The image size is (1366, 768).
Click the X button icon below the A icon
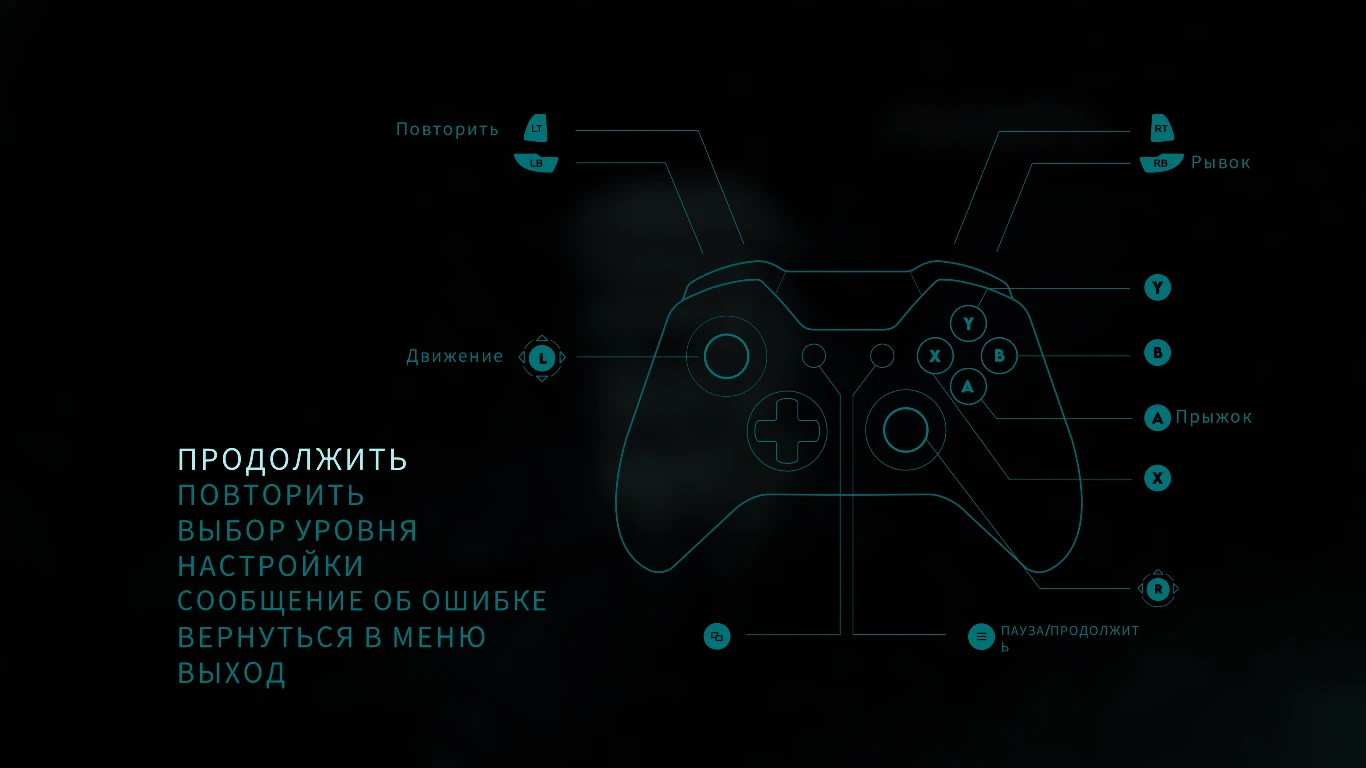(x=1157, y=478)
